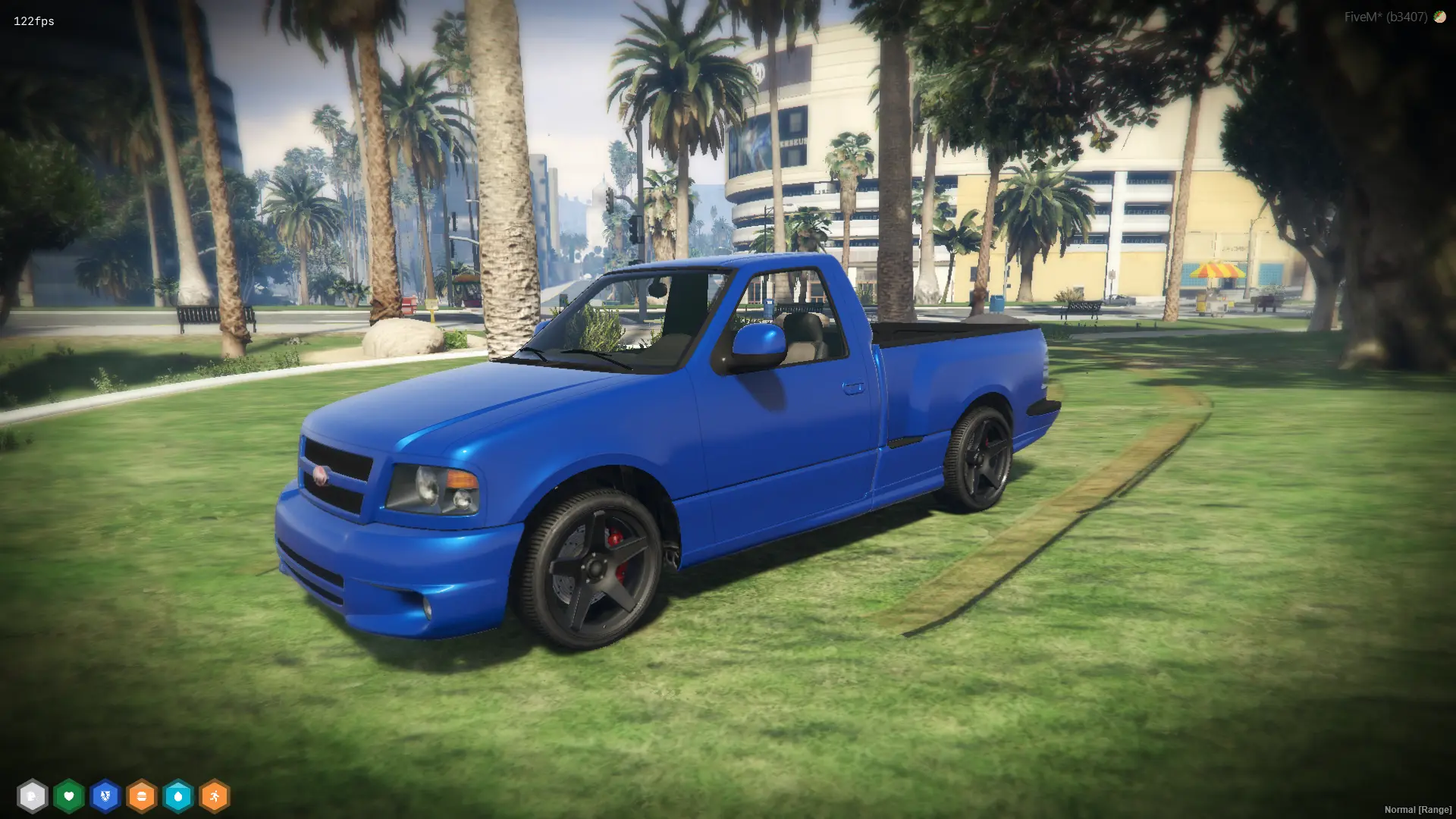Select the green heart health icon
The image size is (1456, 819).
coord(69,796)
